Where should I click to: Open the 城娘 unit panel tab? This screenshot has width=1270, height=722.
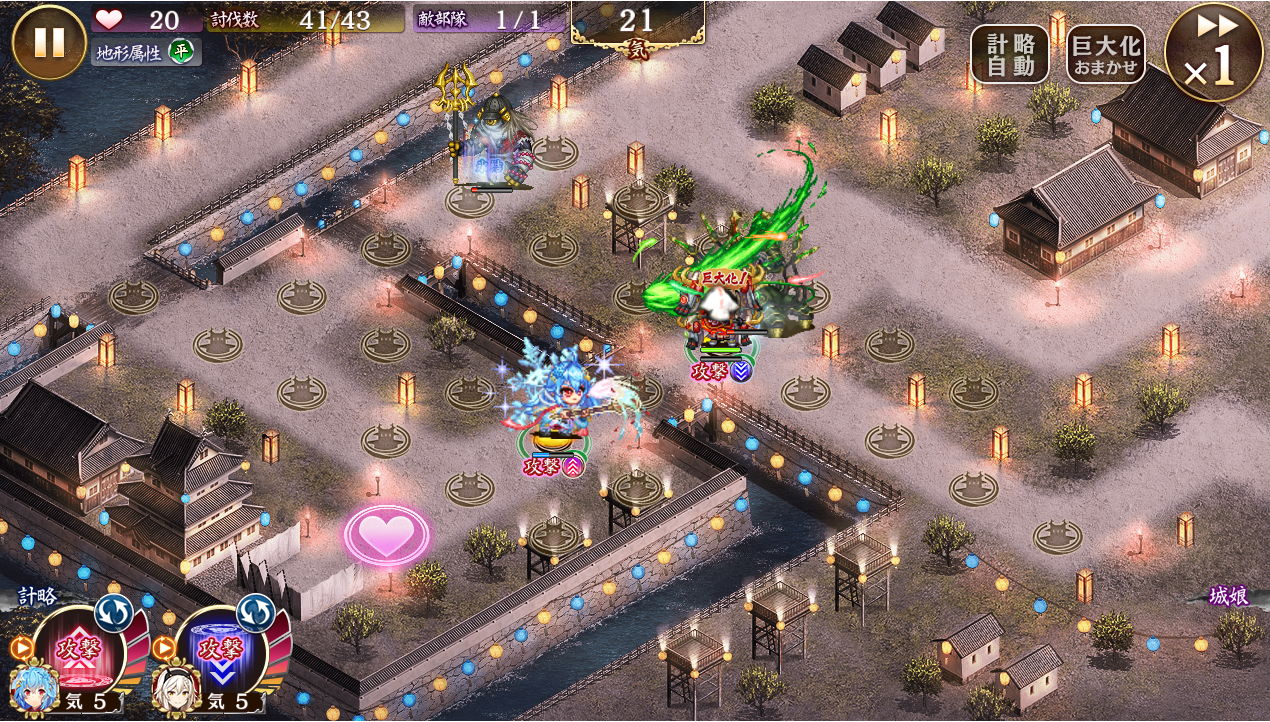point(1228,596)
